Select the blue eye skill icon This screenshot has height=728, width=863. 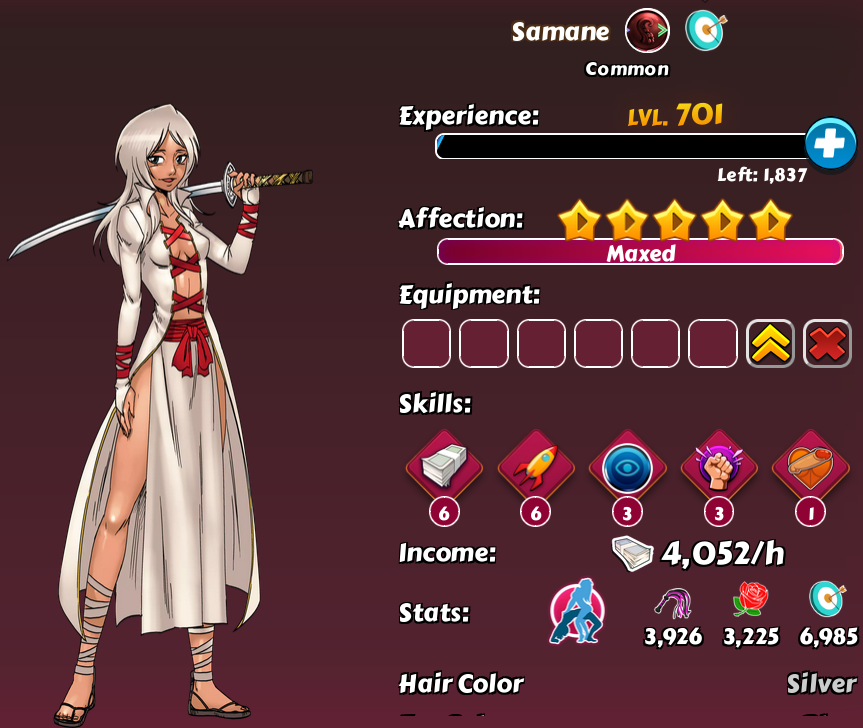pos(627,468)
